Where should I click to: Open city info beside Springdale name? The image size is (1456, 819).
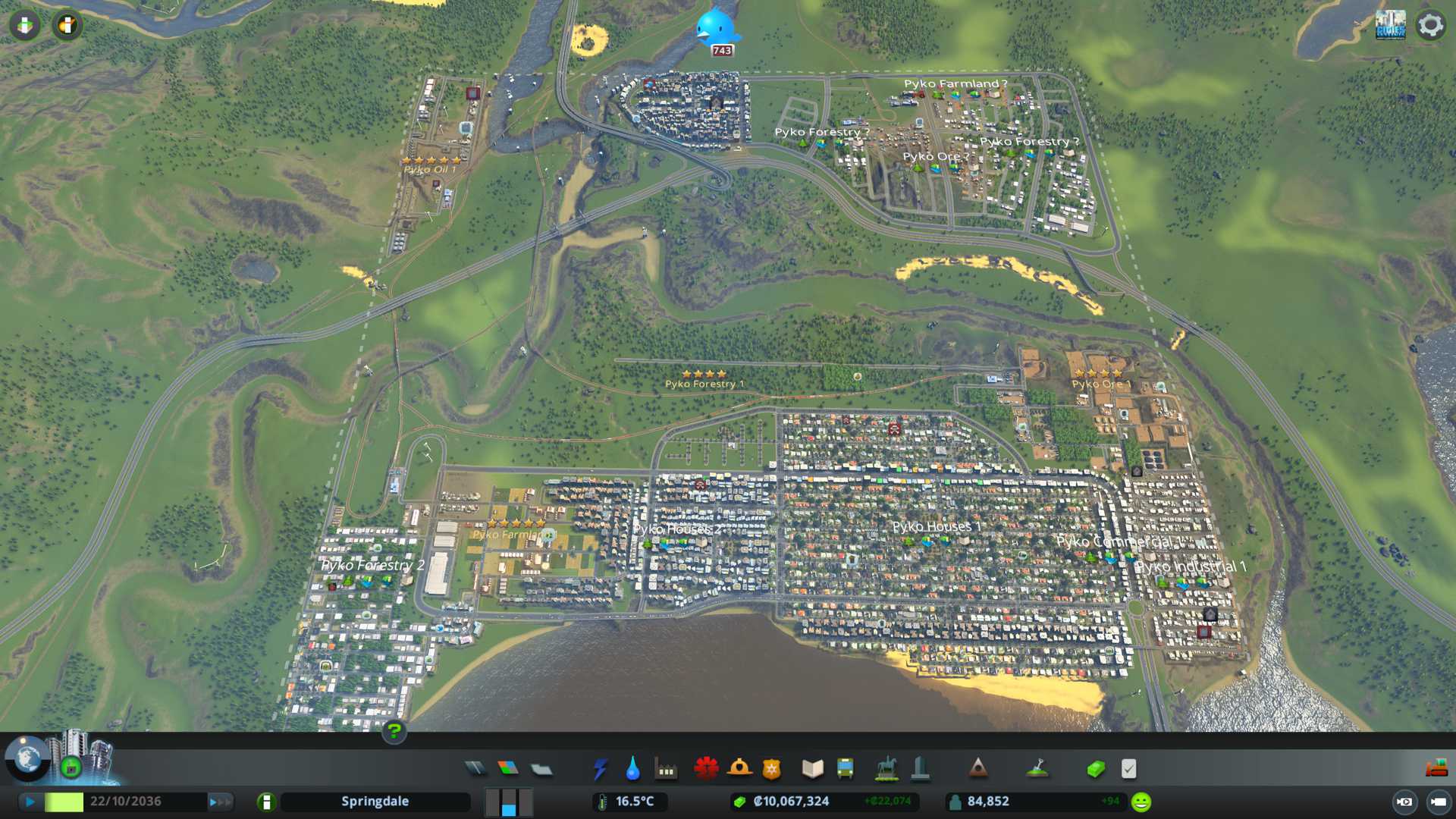(x=266, y=802)
